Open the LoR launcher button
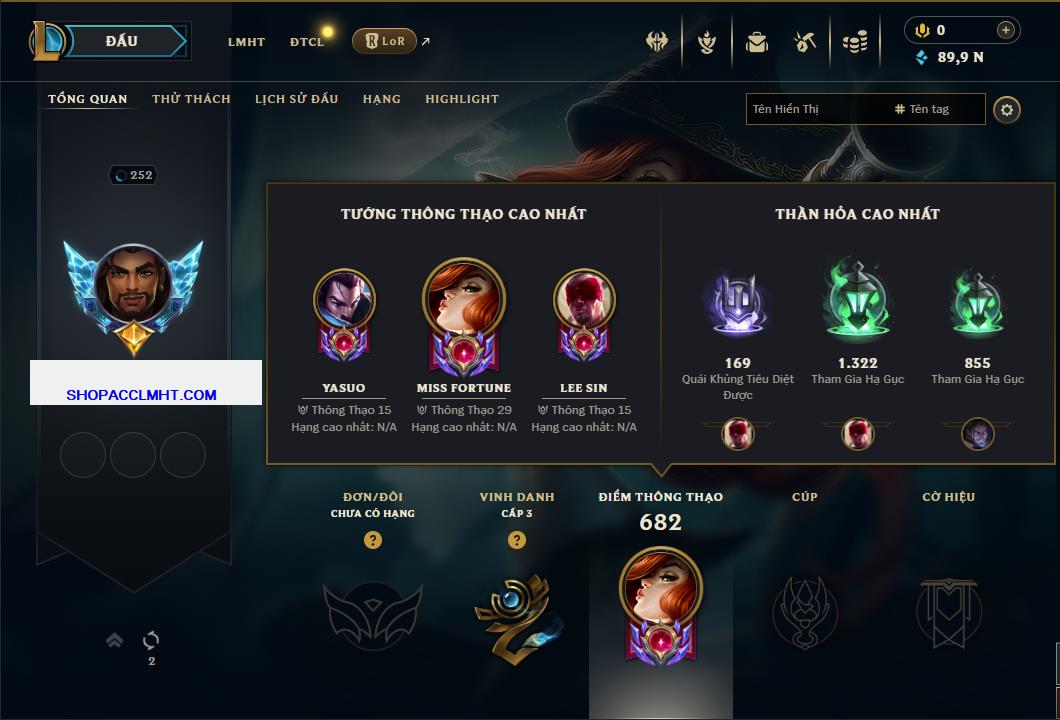This screenshot has width=1060, height=720. point(384,41)
